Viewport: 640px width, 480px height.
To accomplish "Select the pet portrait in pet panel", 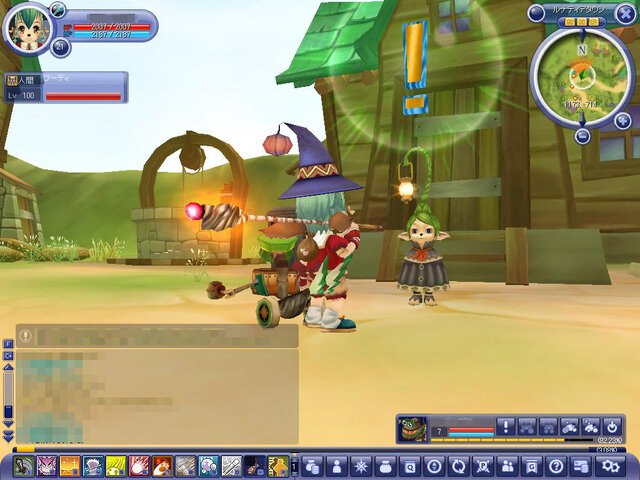I will click(412, 429).
